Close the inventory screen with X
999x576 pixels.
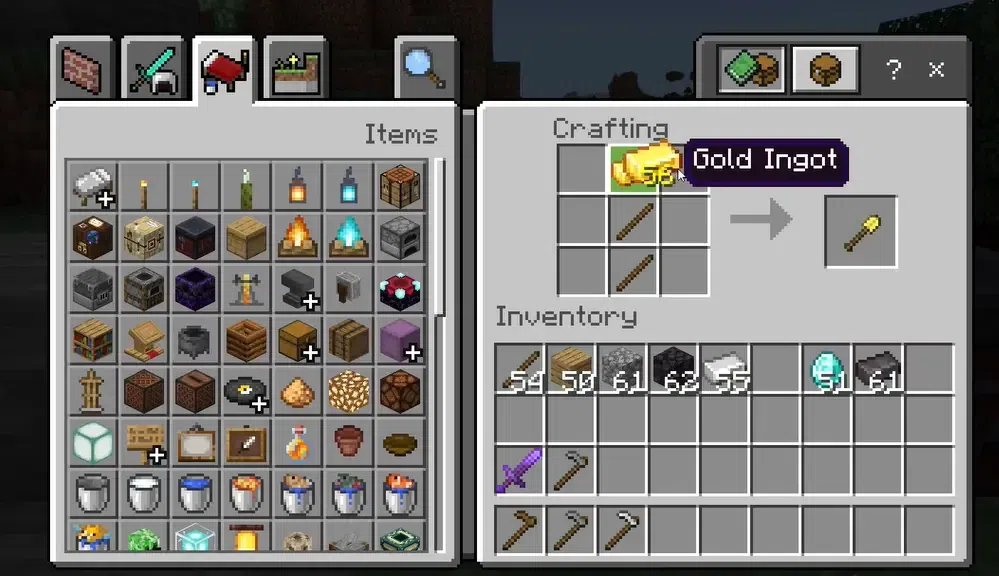point(936,69)
